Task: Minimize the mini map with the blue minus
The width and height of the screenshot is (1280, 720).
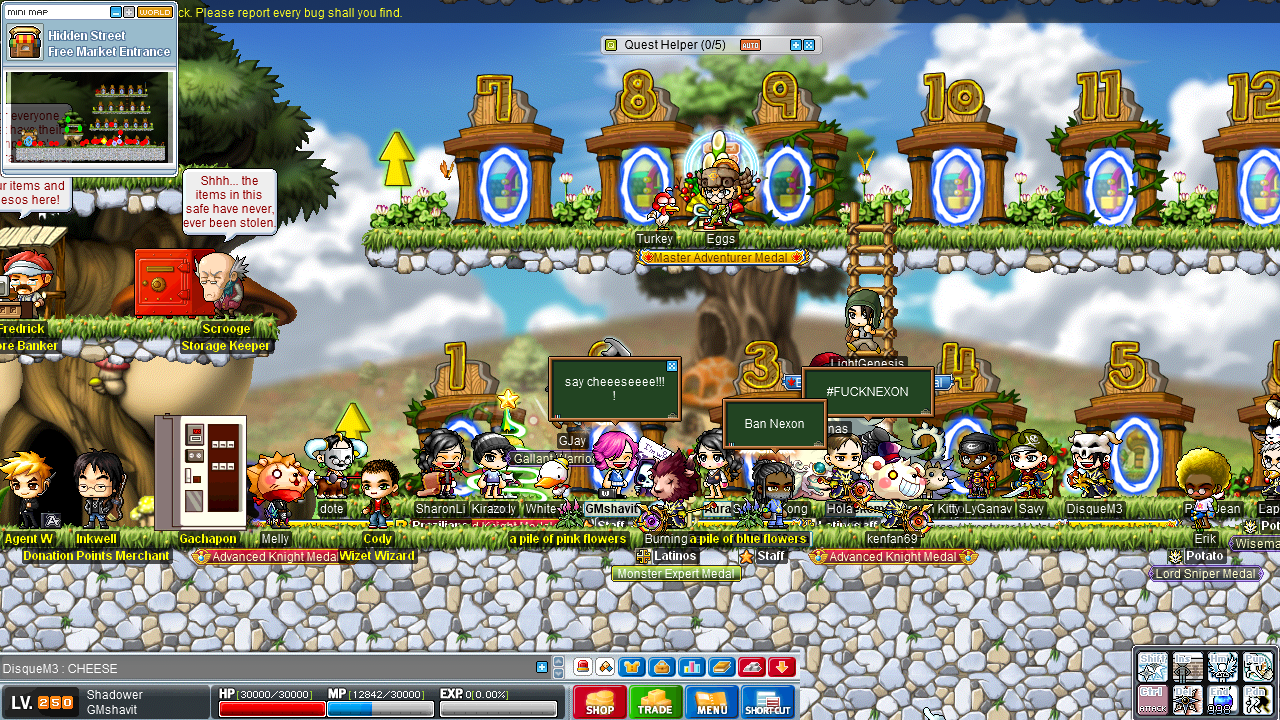Action: coord(116,13)
